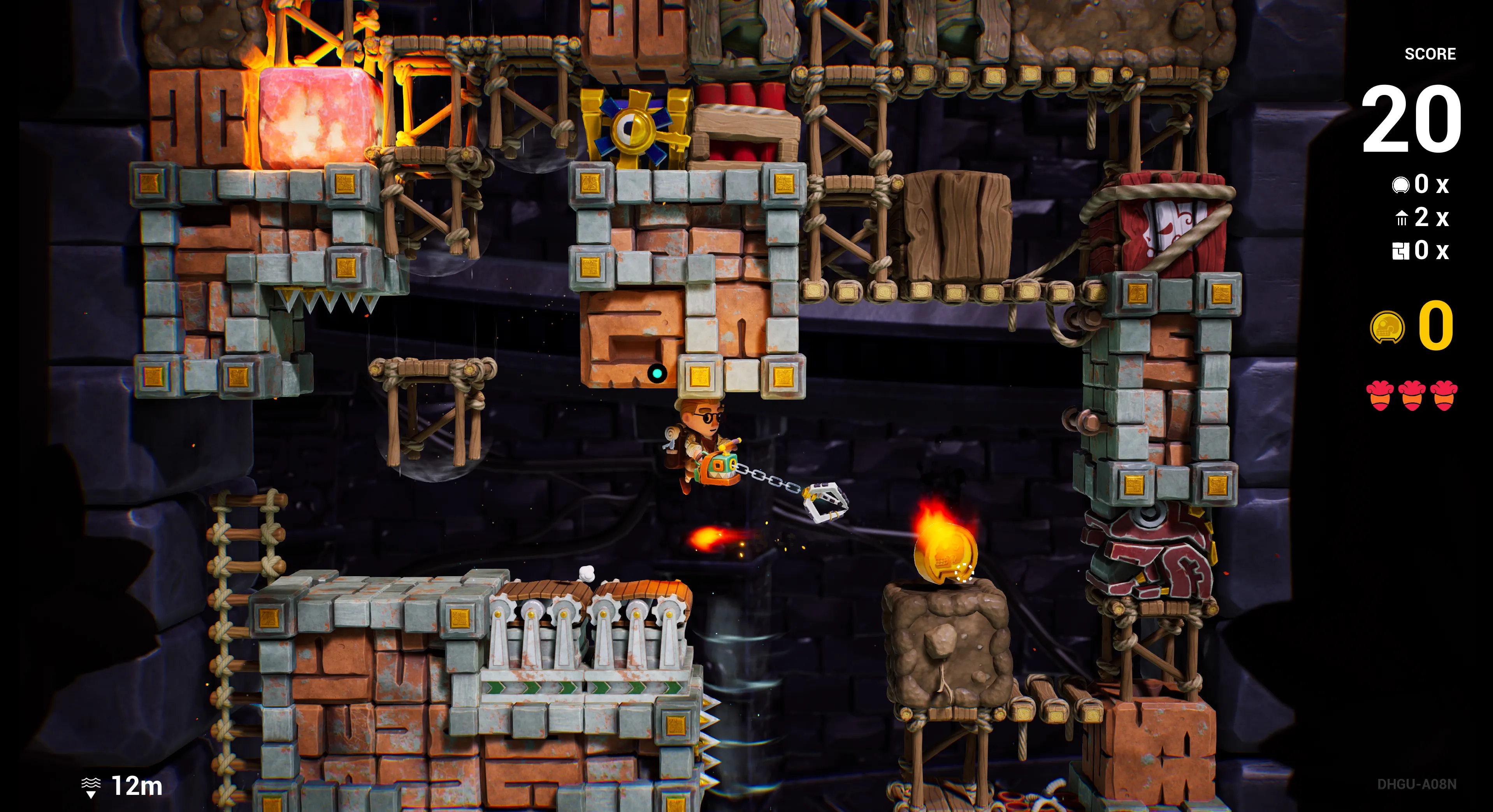
Task: Select the white coin multiplier icon
Action: coord(1400,186)
